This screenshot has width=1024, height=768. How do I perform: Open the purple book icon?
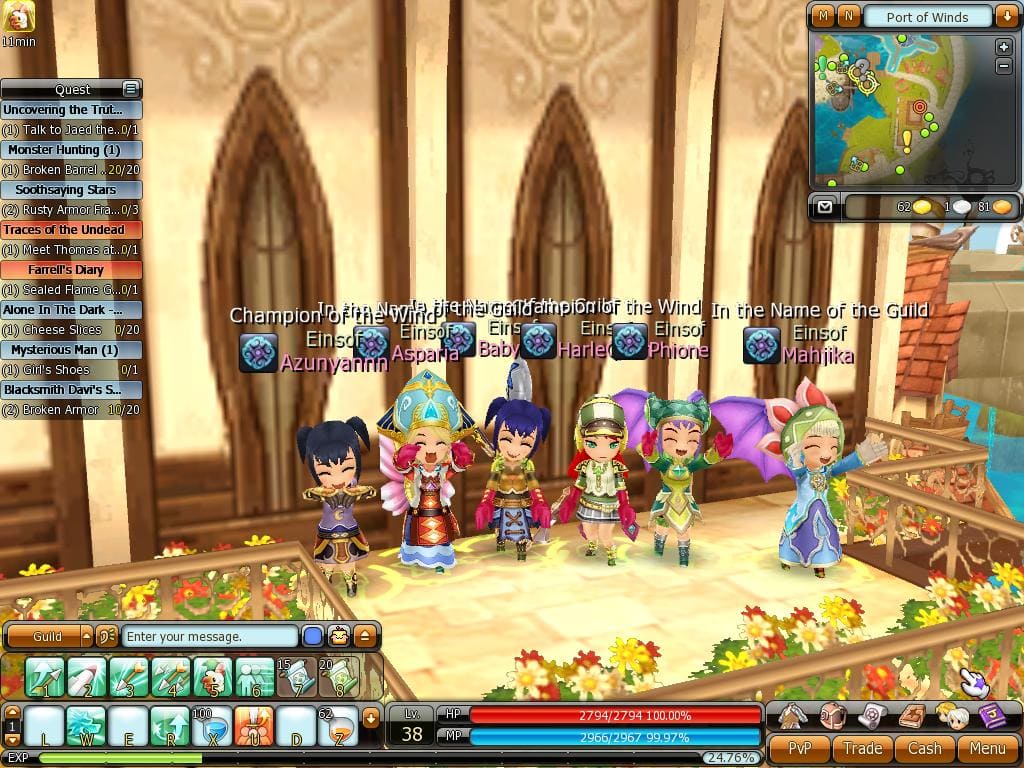coord(991,715)
